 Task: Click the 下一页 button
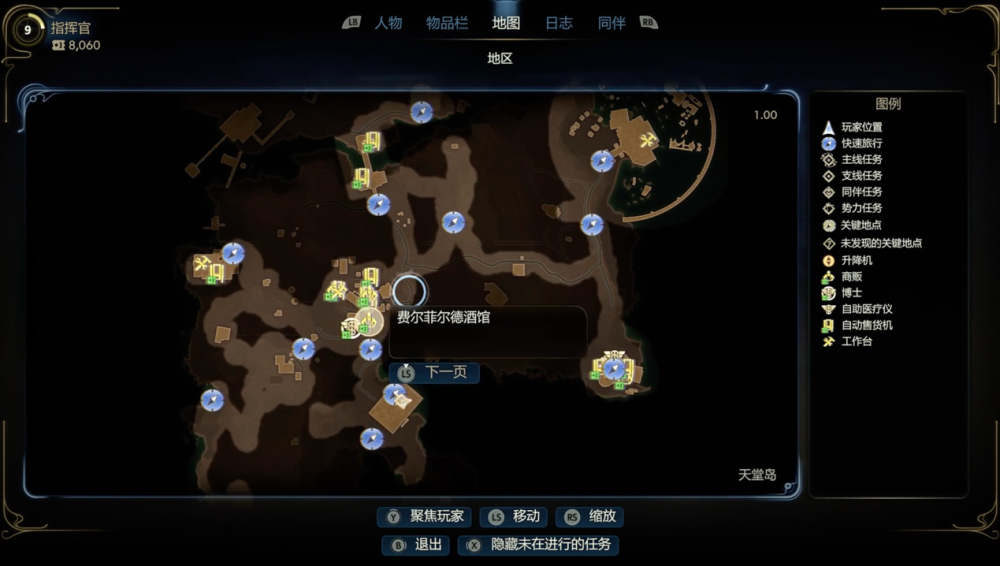coord(435,372)
